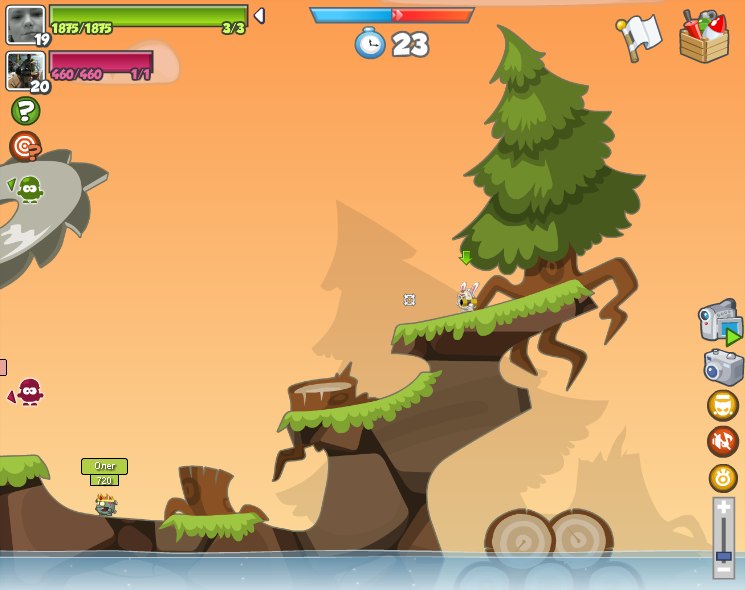The width and height of the screenshot is (745, 590).
Task: Click the white surrender flag
Action: coord(639,38)
